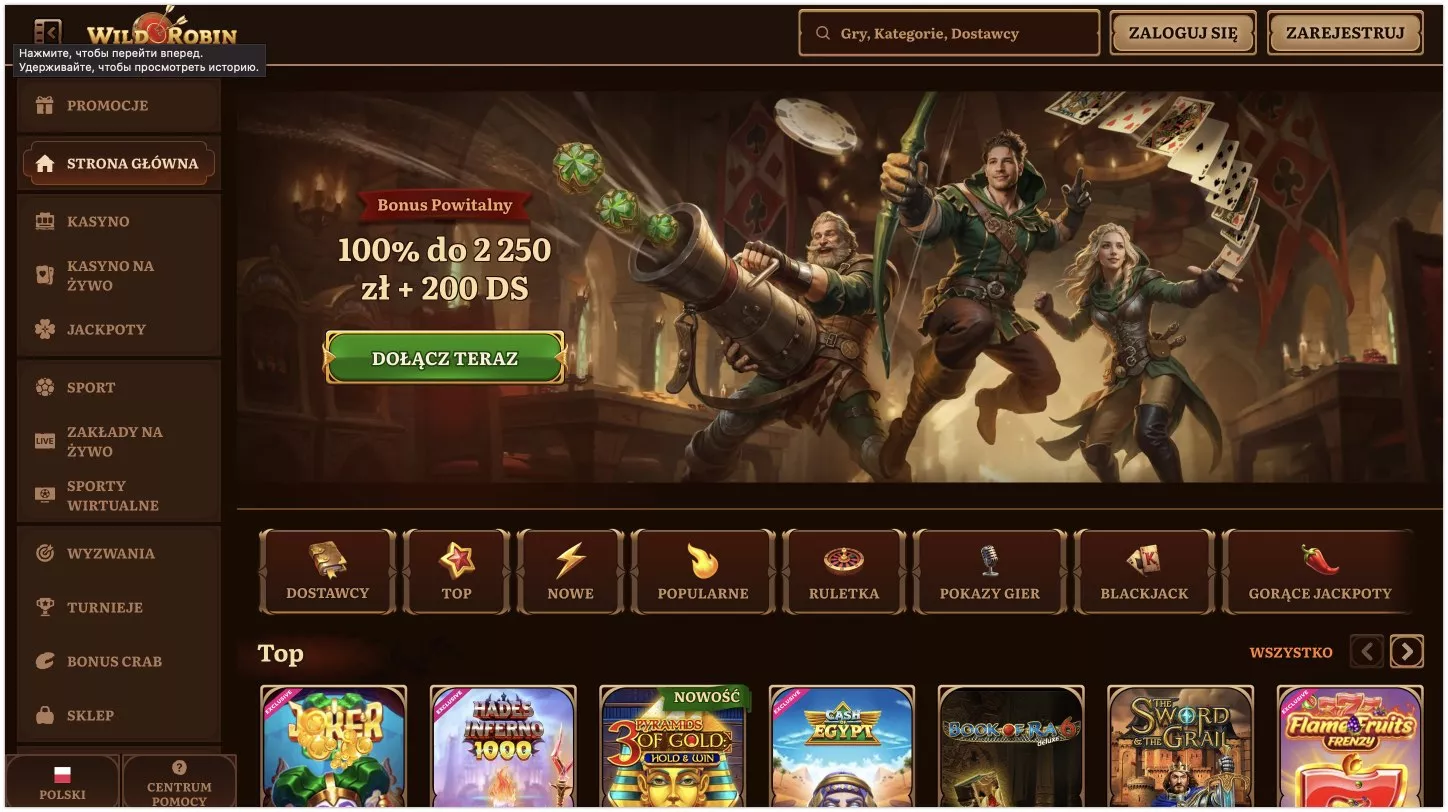The width and height of the screenshot is (1448, 812).
Task: Open the Zarejestruj registration button
Action: [1345, 33]
